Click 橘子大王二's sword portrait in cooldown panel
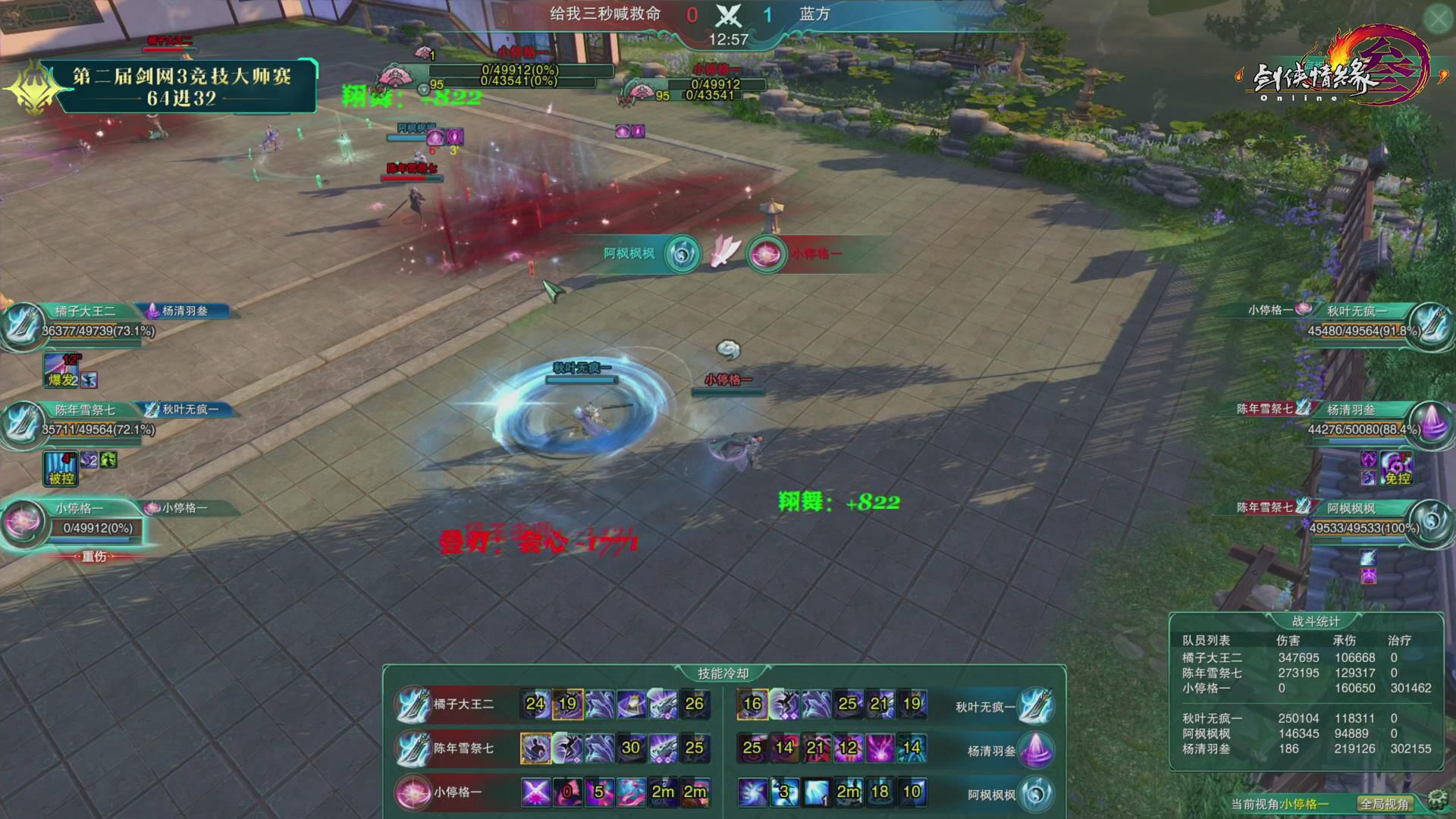 [x=413, y=704]
